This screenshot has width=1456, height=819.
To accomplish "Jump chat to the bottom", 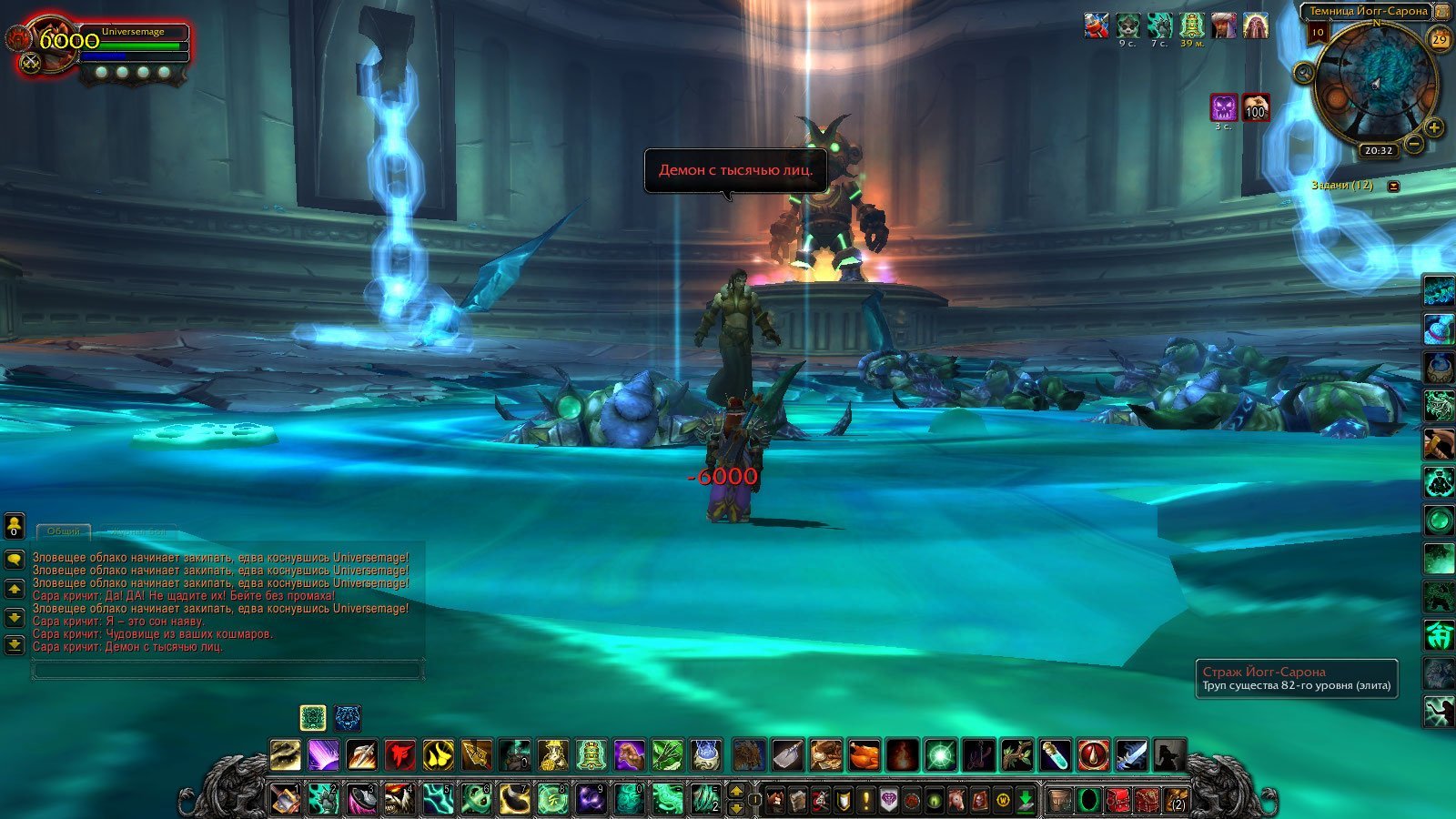I will pyautogui.click(x=15, y=645).
